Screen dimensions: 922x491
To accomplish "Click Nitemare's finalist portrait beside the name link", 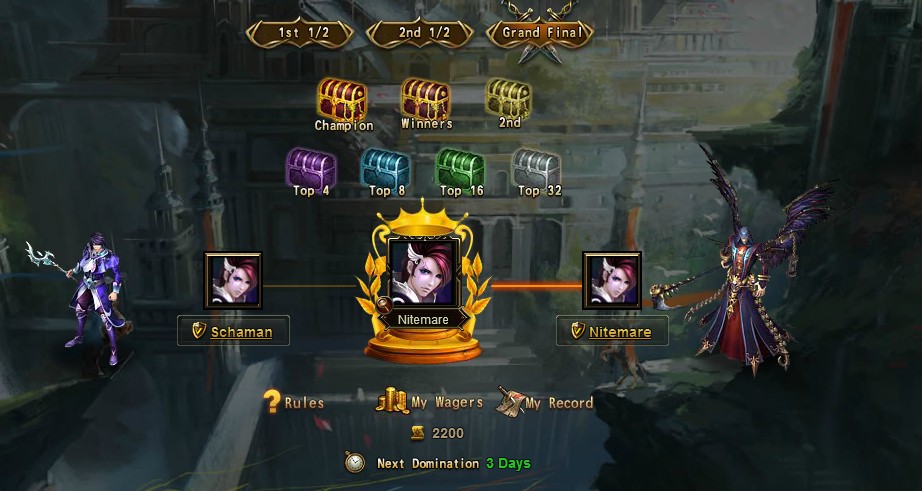I will pos(612,281).
